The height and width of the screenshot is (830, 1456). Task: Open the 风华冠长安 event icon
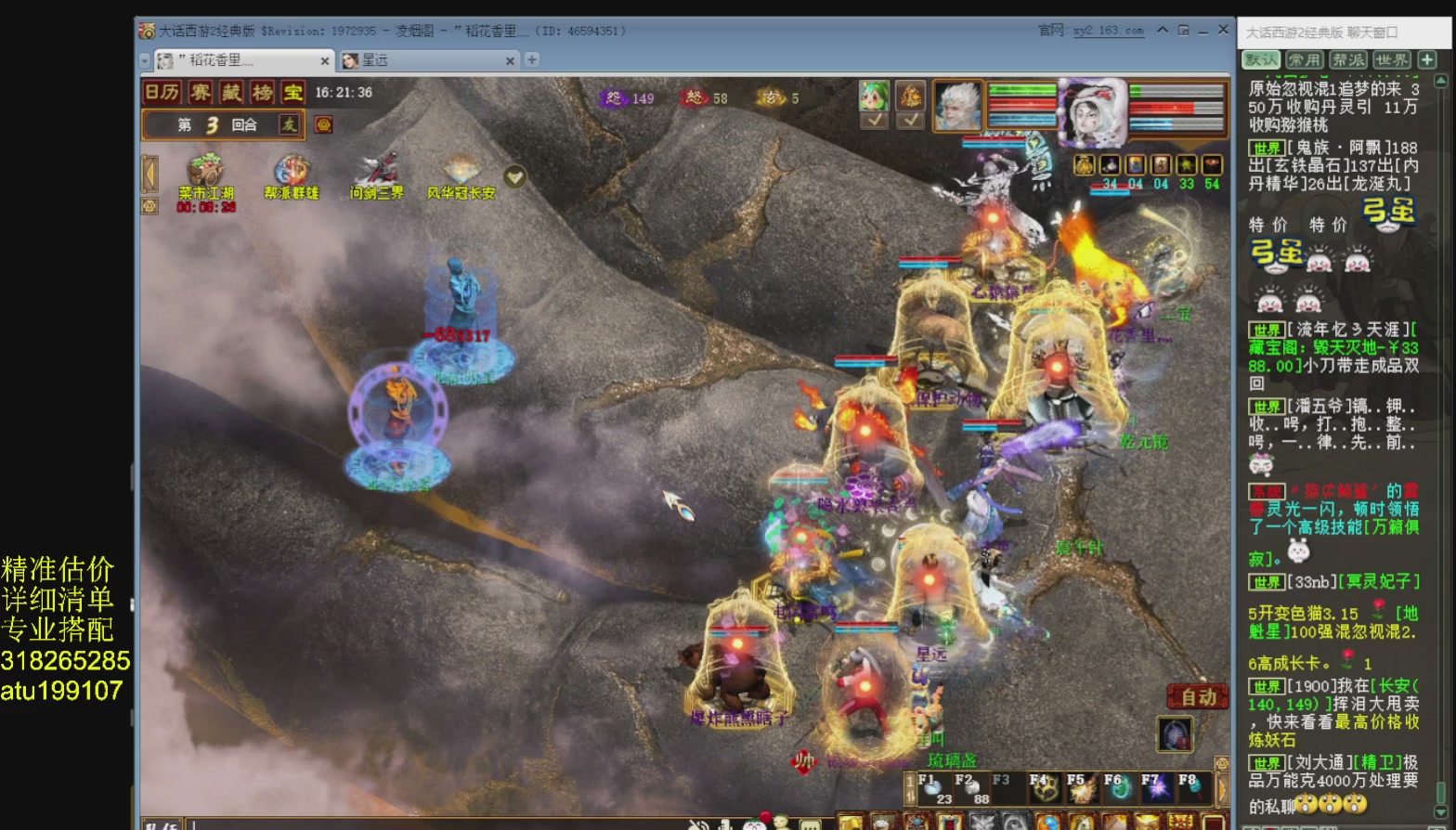pyautogui.click(x=461, y=174)
